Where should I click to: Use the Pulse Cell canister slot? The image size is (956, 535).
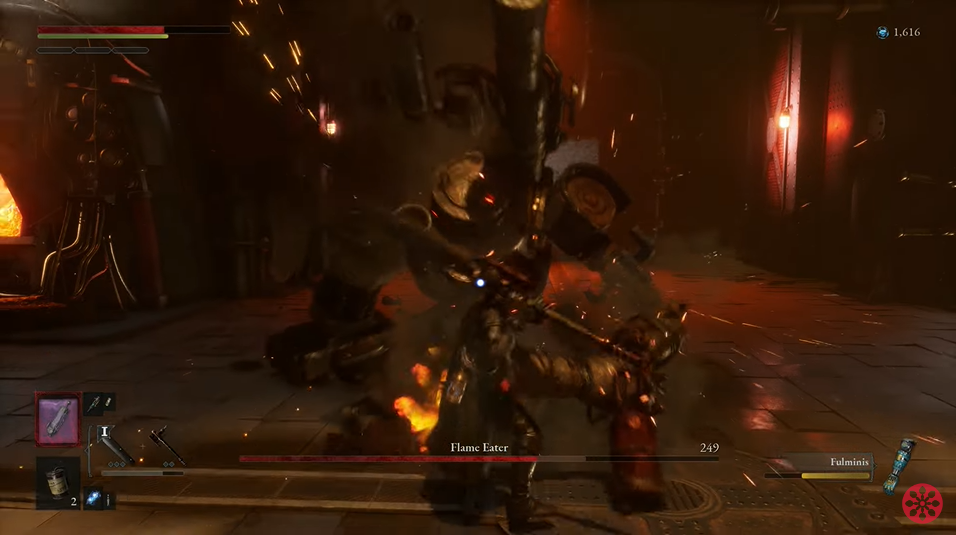[59, 480]
